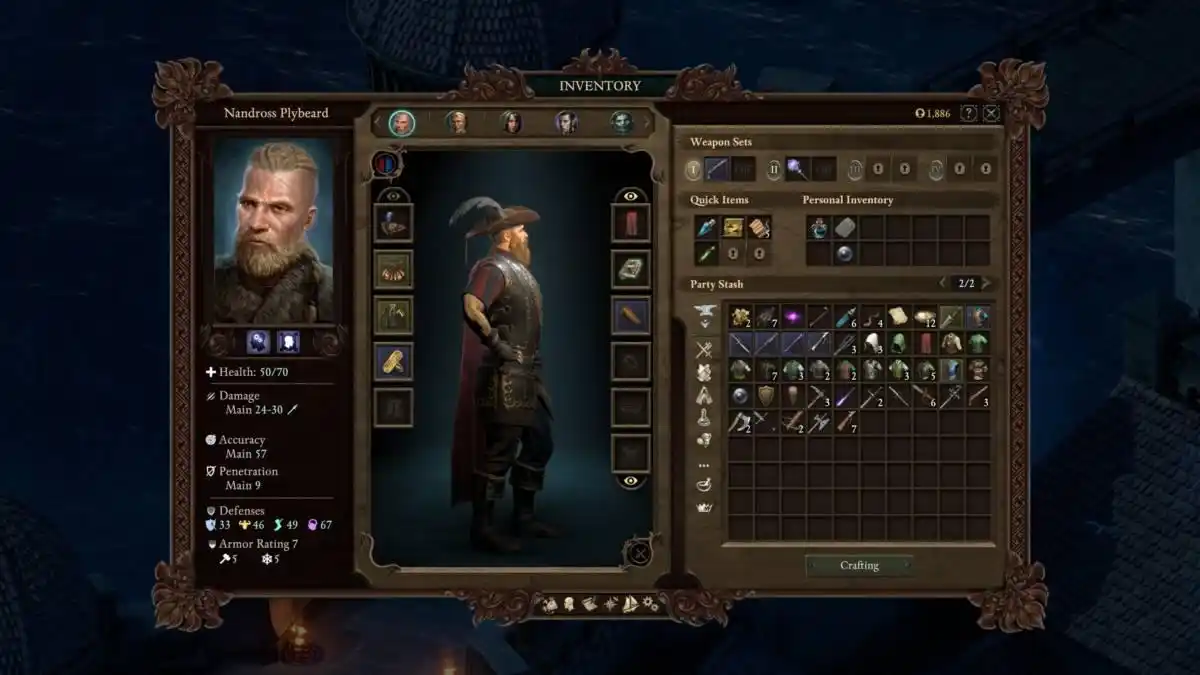Show Party Stash crown filter
The width and height of the screenshot is (1200, 675).
coord(704,507)
